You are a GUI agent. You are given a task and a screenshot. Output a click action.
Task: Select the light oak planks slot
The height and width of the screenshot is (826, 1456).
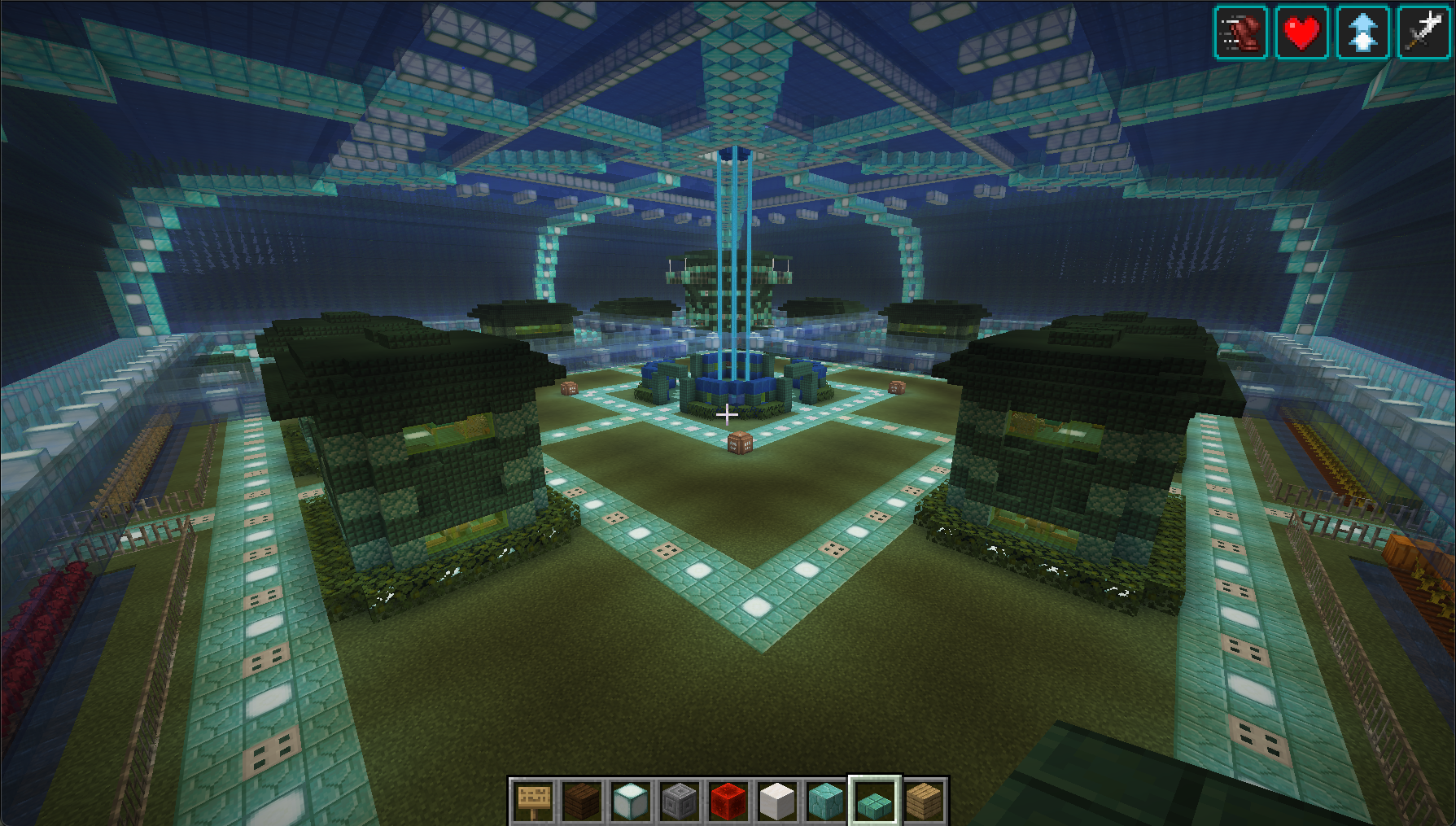(924, 801)
